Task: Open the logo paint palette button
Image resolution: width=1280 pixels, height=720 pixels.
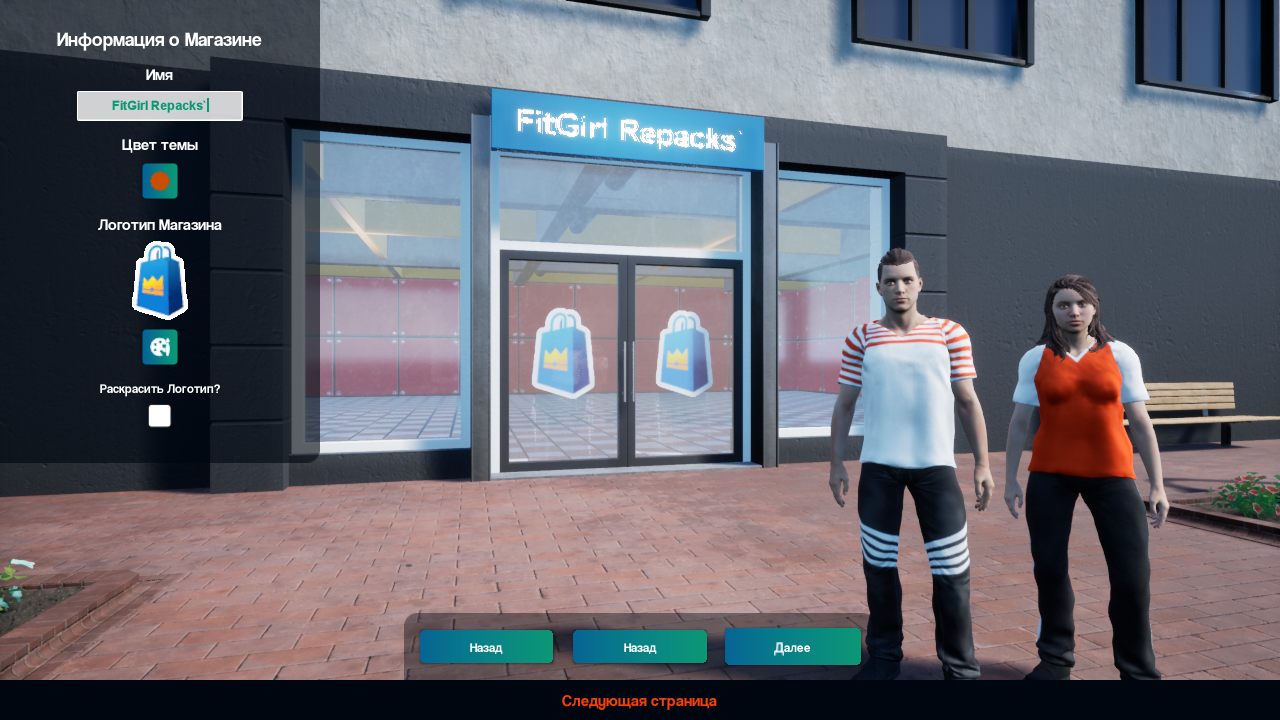Action: pos(160,347)
